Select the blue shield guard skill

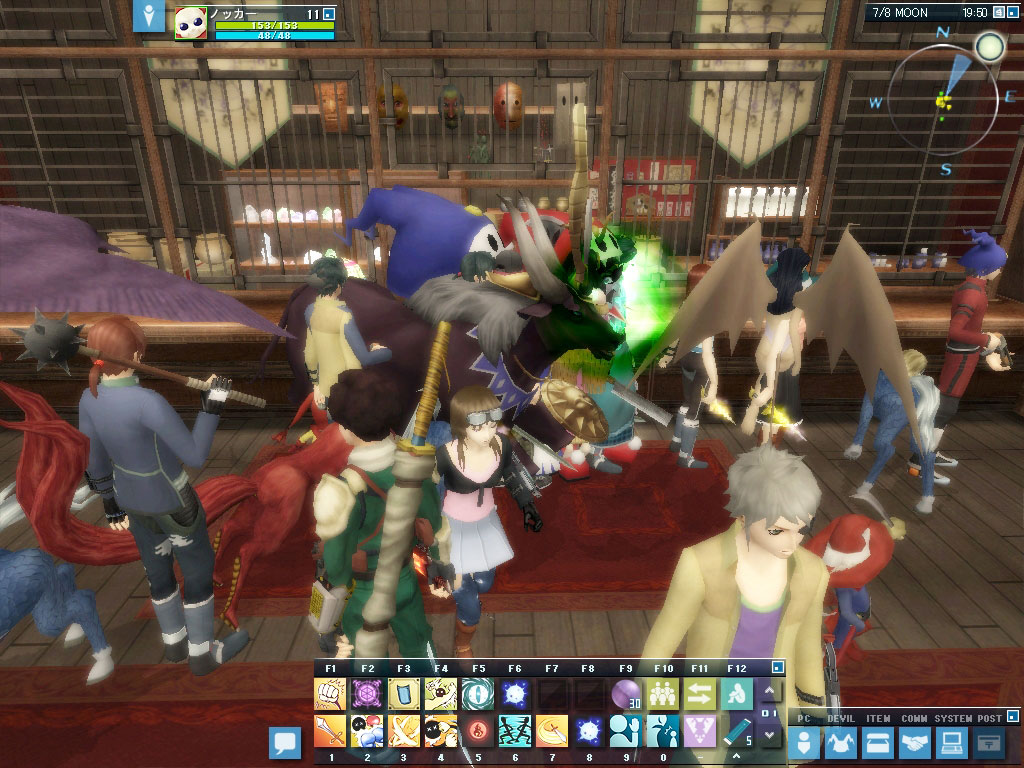403,694
